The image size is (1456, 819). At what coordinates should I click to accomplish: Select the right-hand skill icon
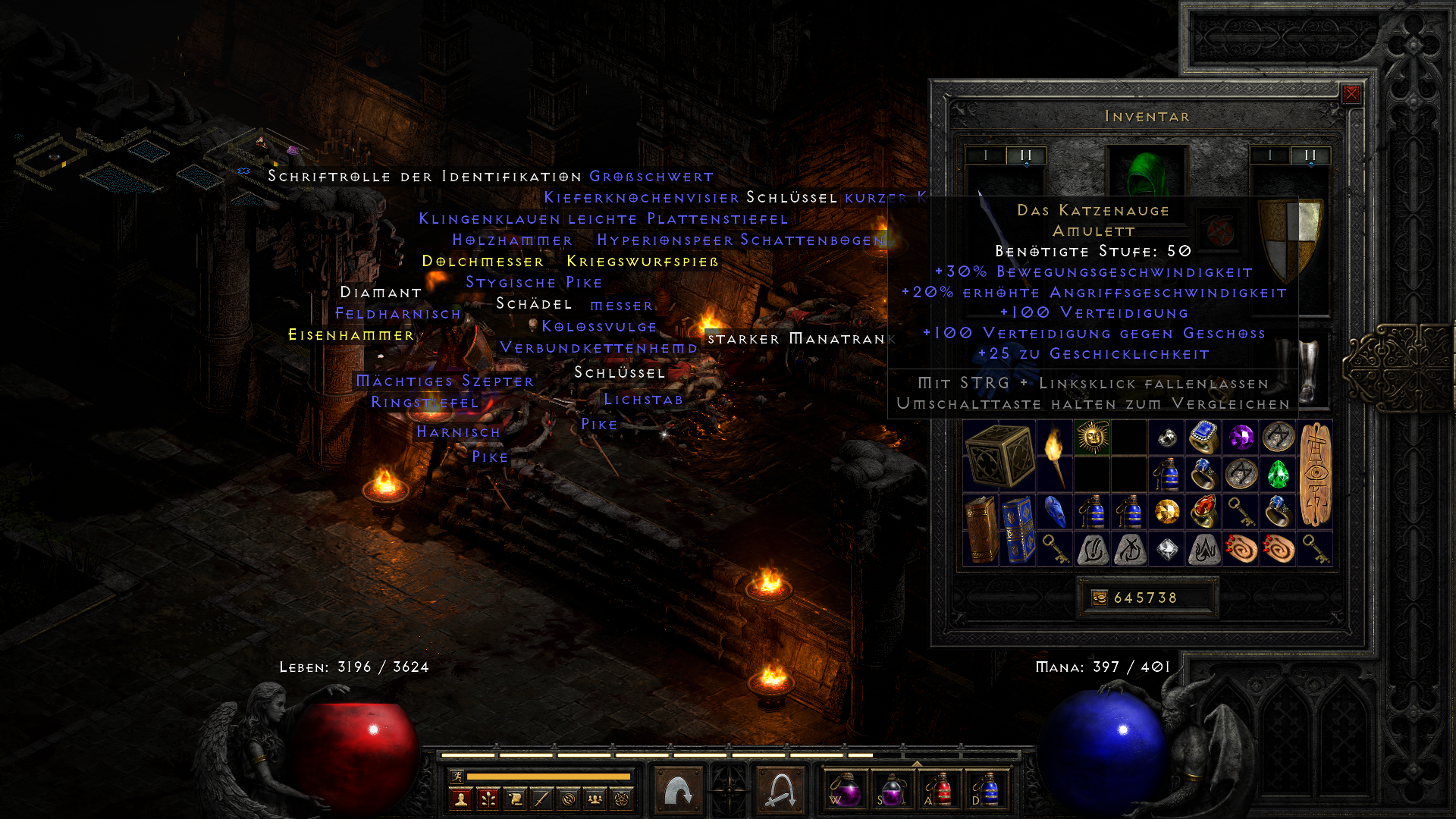click(x=780, y=787)
